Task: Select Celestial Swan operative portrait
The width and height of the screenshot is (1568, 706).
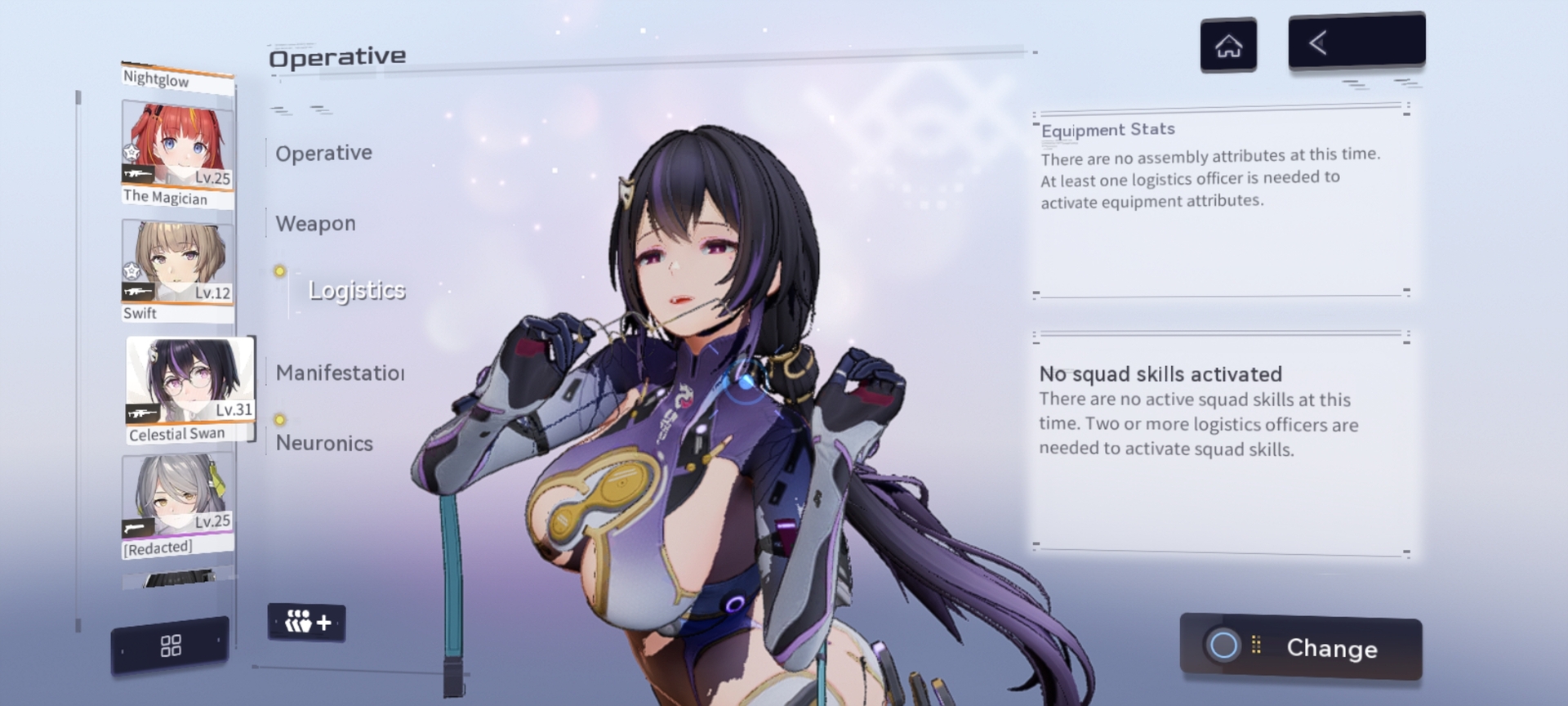Action: pyautogui.click(x=189, y=389)
